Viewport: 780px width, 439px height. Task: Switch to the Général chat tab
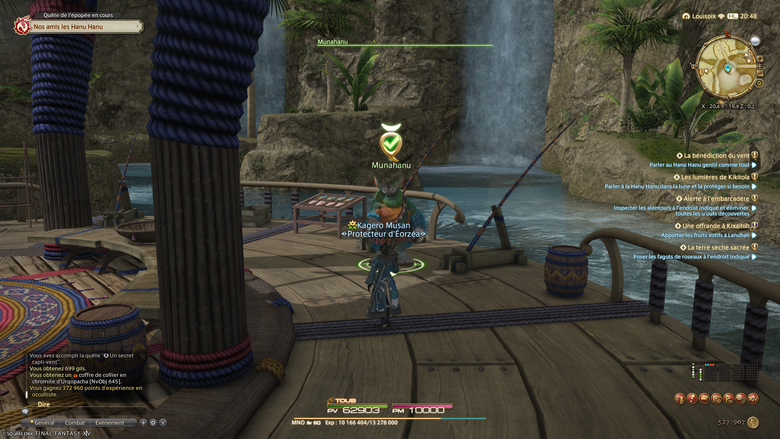point(45,423)
